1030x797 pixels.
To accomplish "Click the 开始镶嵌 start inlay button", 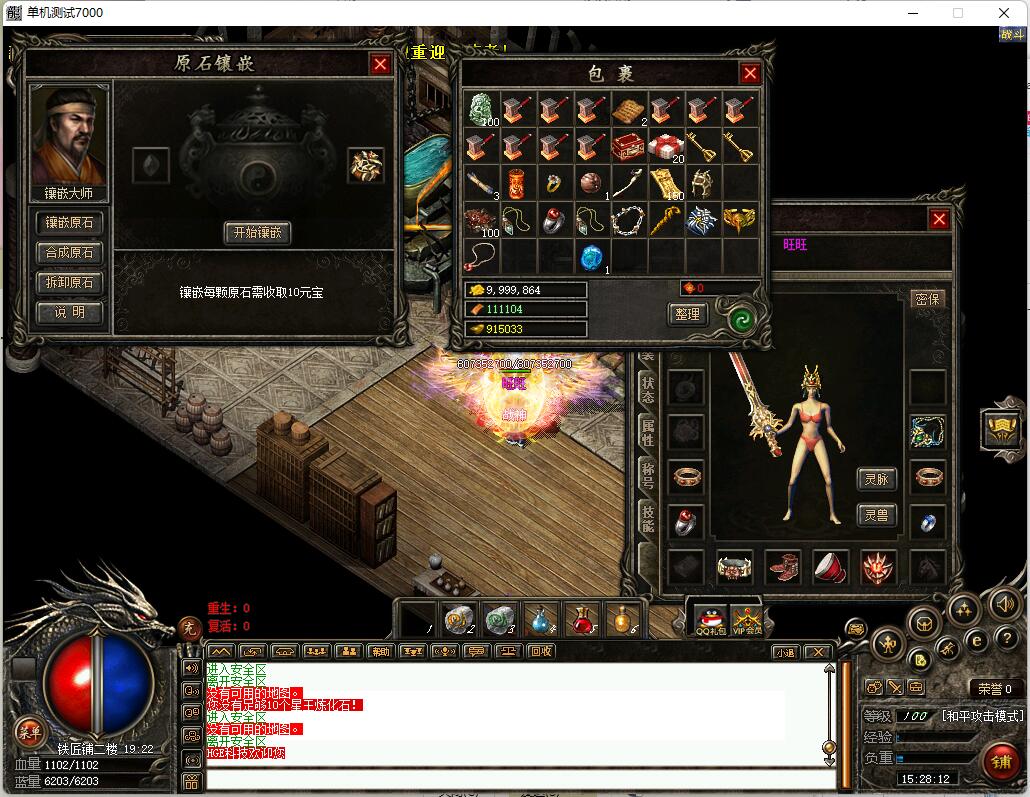I will (x=257, y=233).
